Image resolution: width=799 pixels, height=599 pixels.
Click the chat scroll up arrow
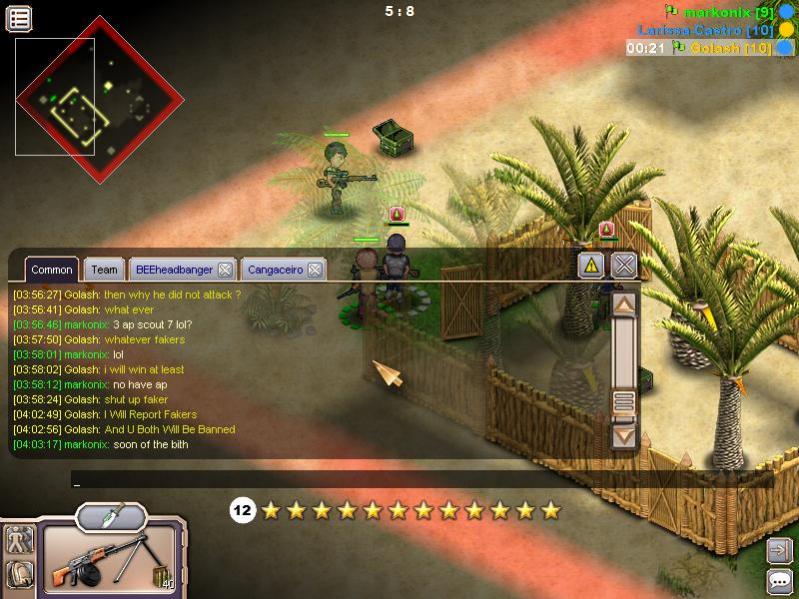624,305
